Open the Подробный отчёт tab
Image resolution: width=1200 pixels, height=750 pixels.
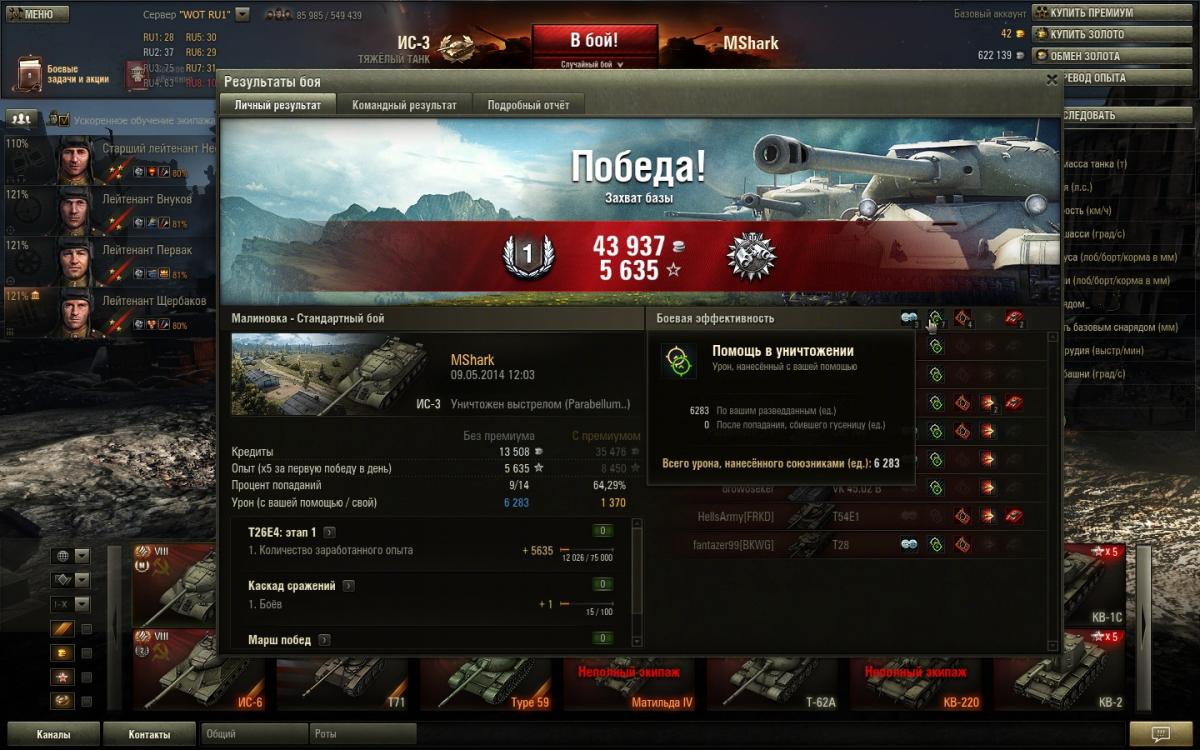point(528,105)
